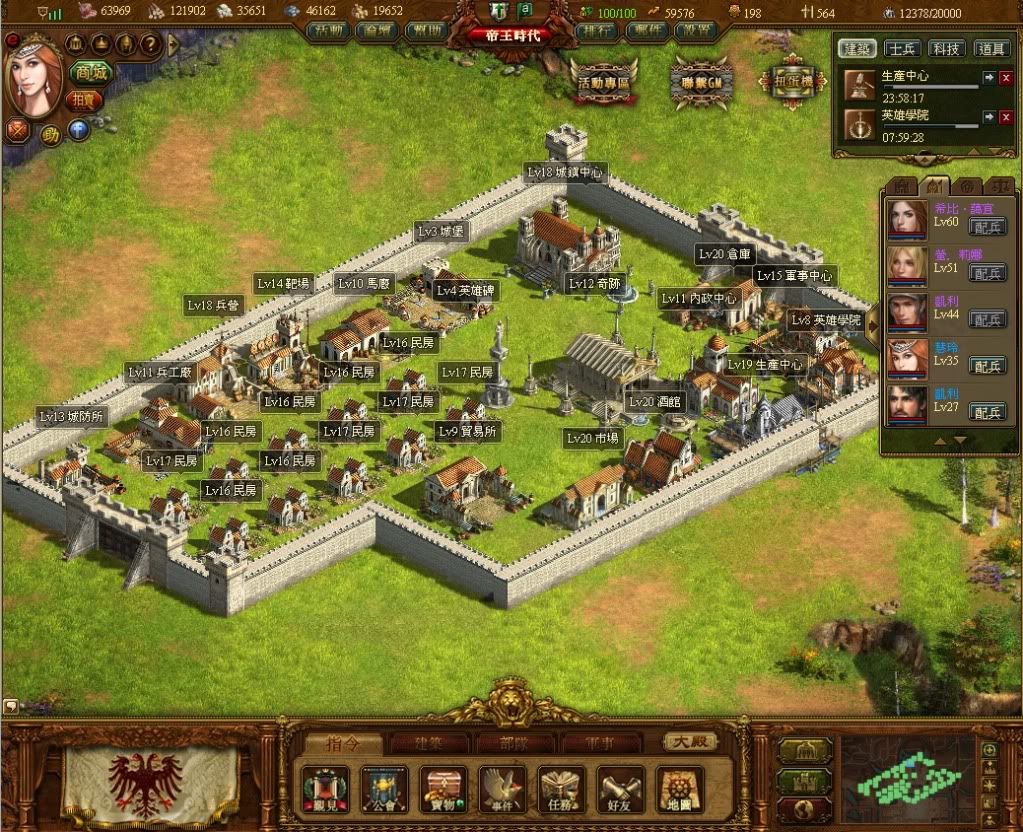This screenshot has width=1023, height=832.
Task: Switch to the 士兵 queue tab
Action: click(x=904, y=48)
